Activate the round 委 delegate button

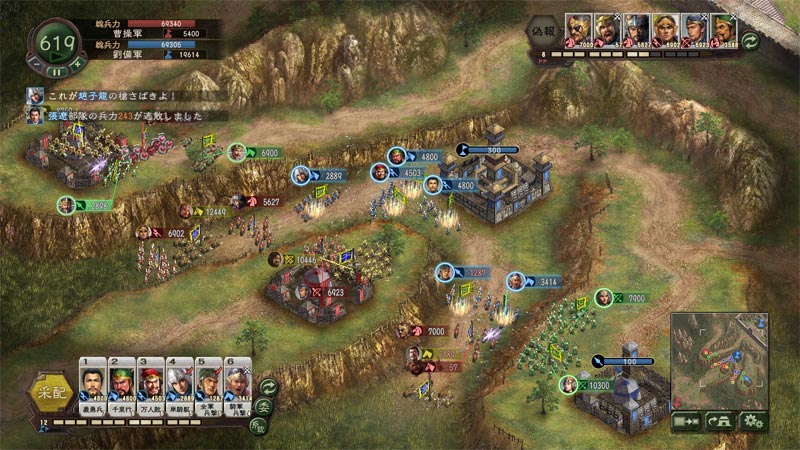pos(263,407)
